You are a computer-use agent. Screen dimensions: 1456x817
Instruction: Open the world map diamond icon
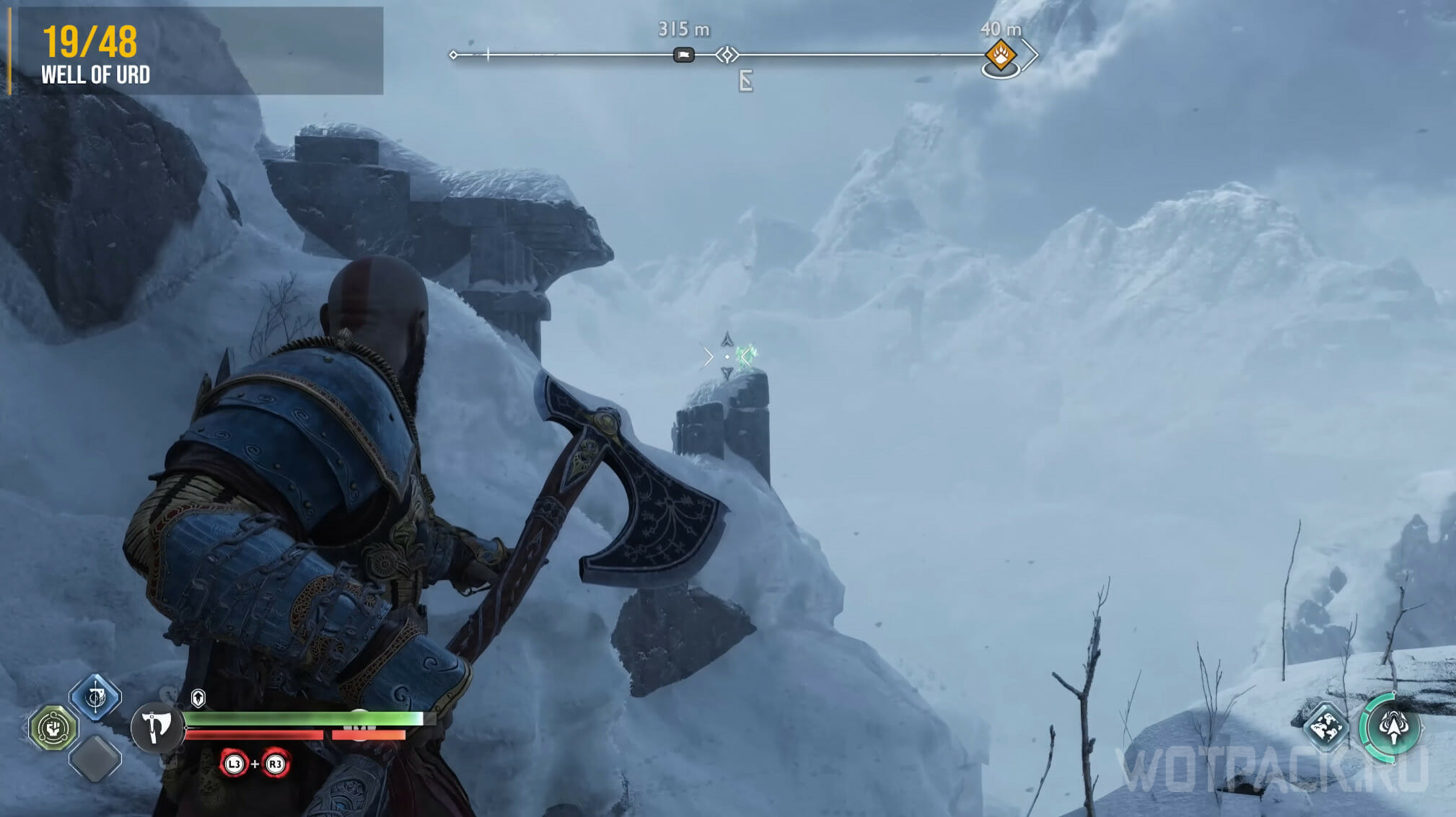1326,726
